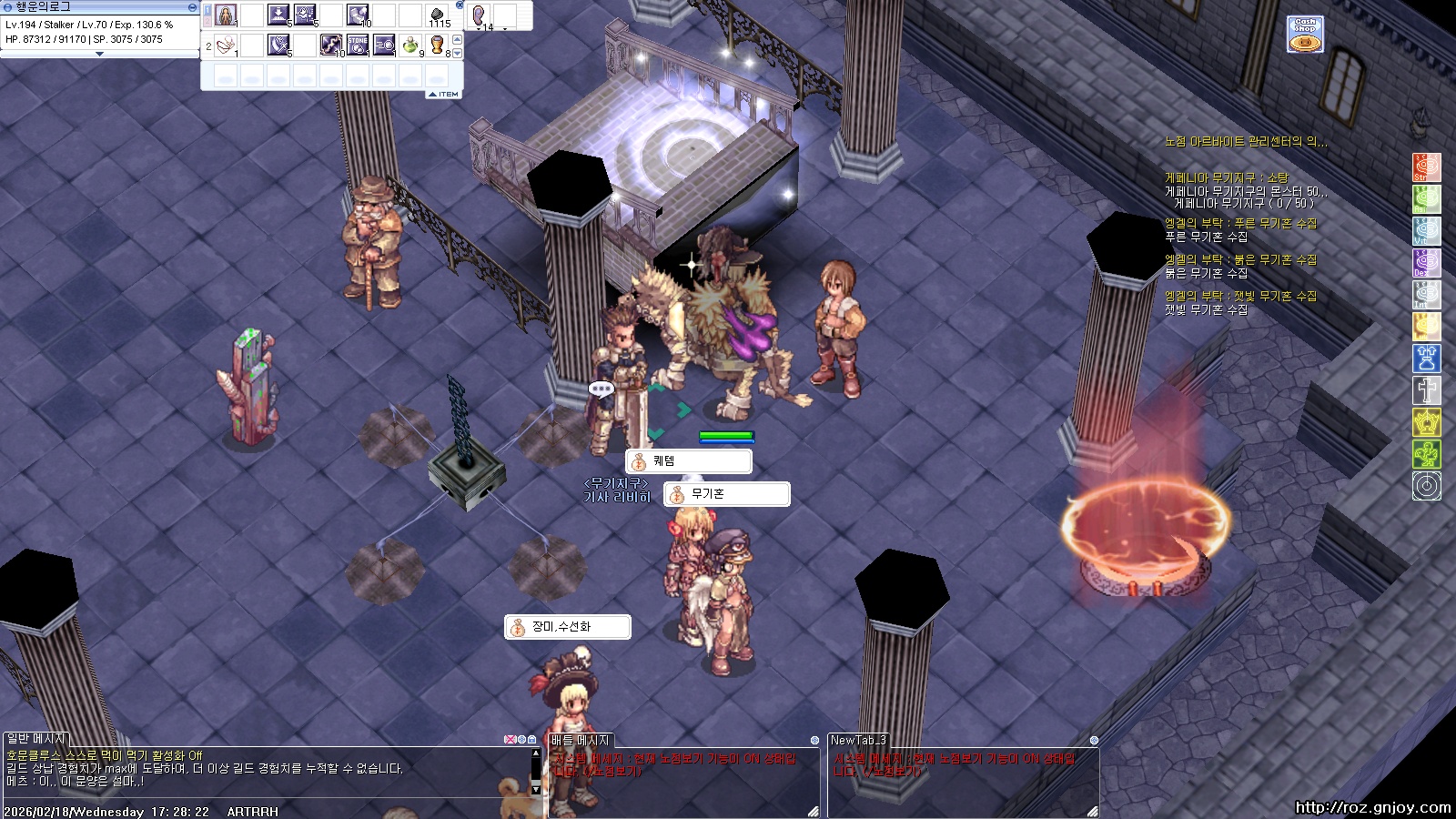Image resolution: width=1456 pixels, height=819 pixels.
Task: Click the green Agi buff icon
Action: [x=1426, y=198]
